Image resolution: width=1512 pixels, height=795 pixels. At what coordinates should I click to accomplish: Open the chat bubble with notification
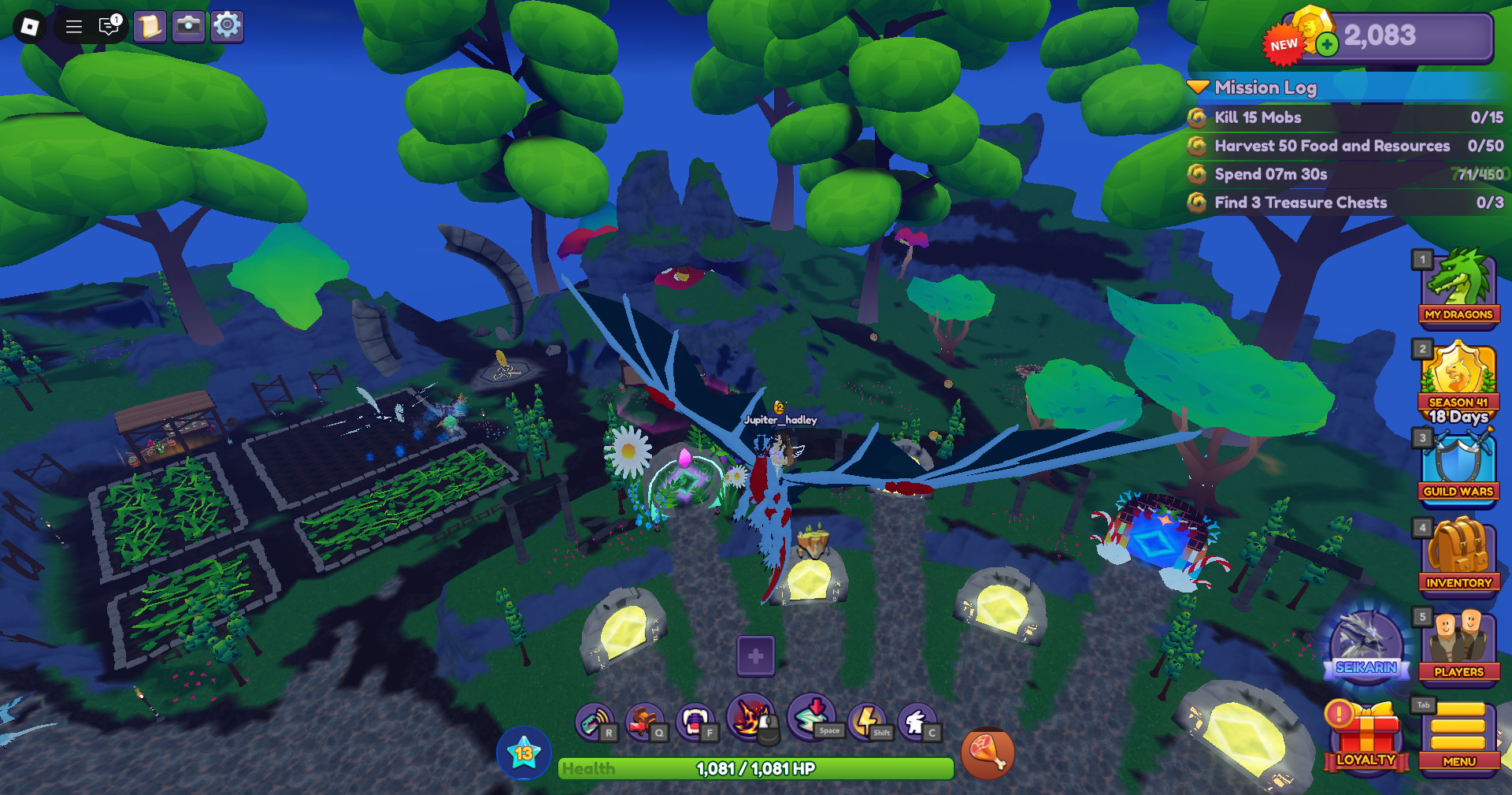tap(109, 26)
